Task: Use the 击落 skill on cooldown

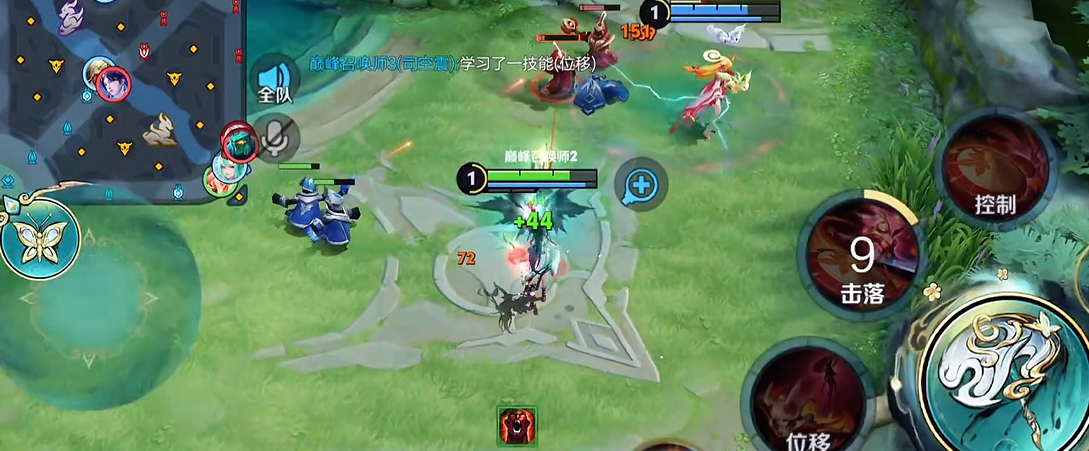Action: tap(861, 257)
